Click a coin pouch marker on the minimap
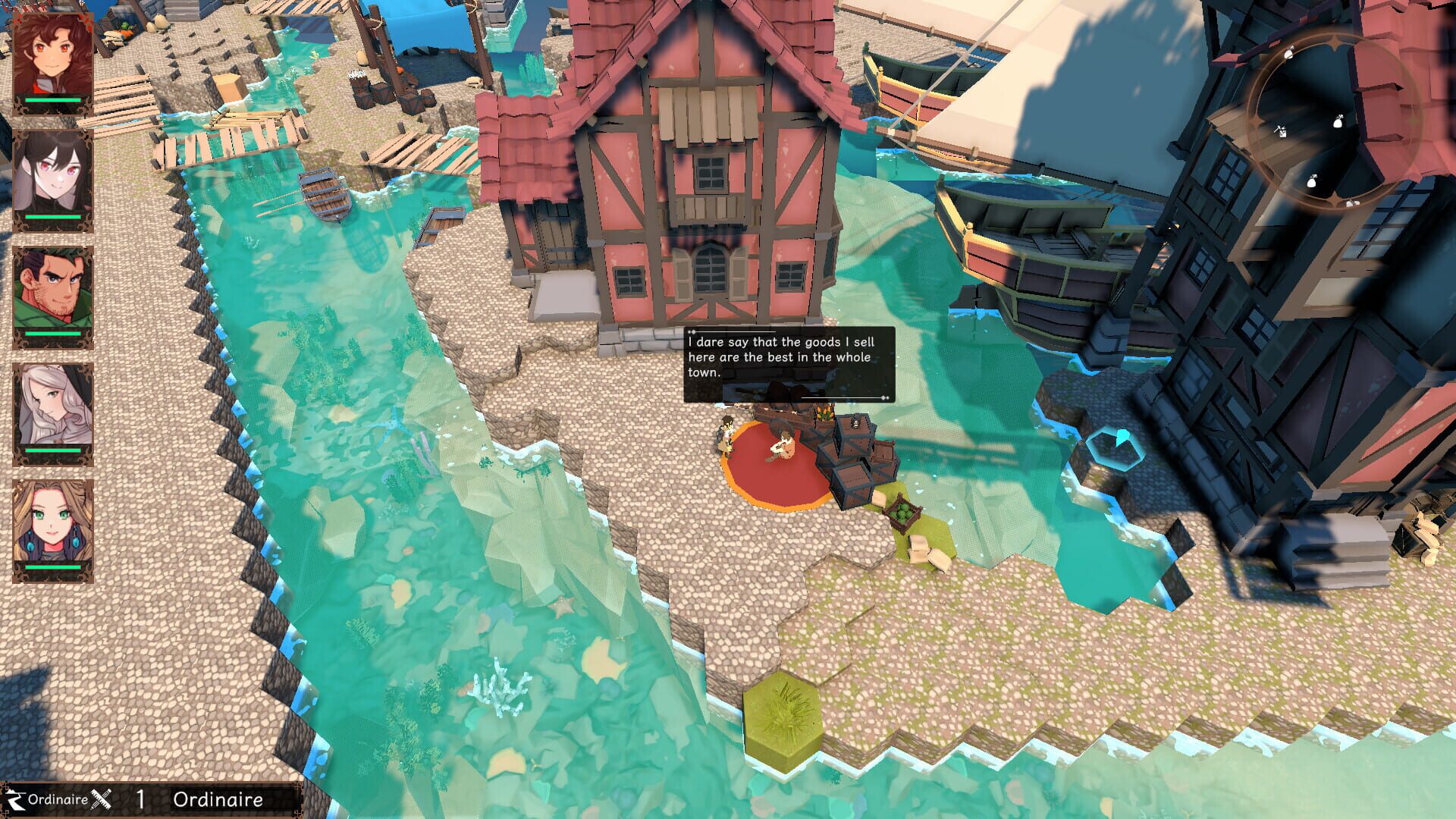Screen dimensions: 1456x819 1338,121
